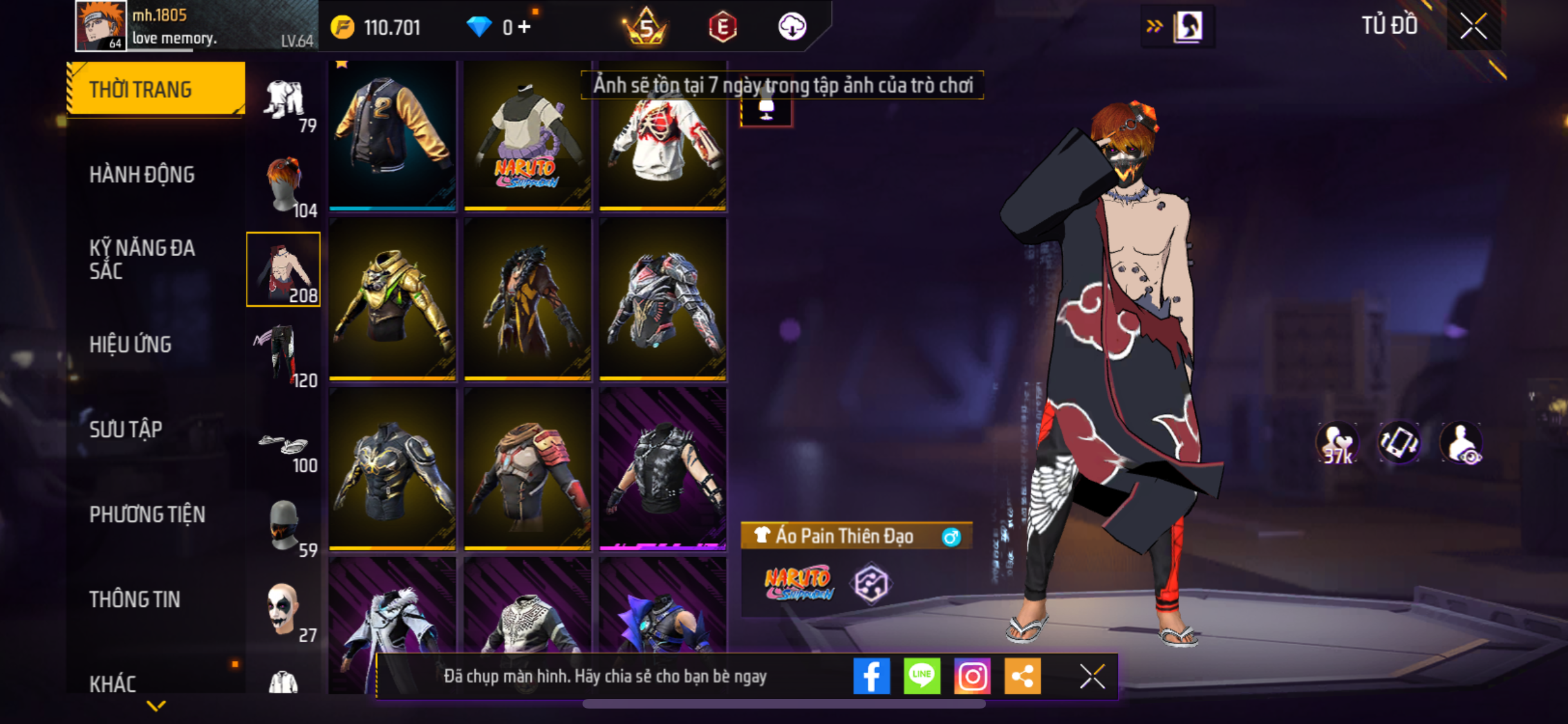Select the black and gold varsity jacket
This screenshot has height=724, width=1568.
(393, 135)
